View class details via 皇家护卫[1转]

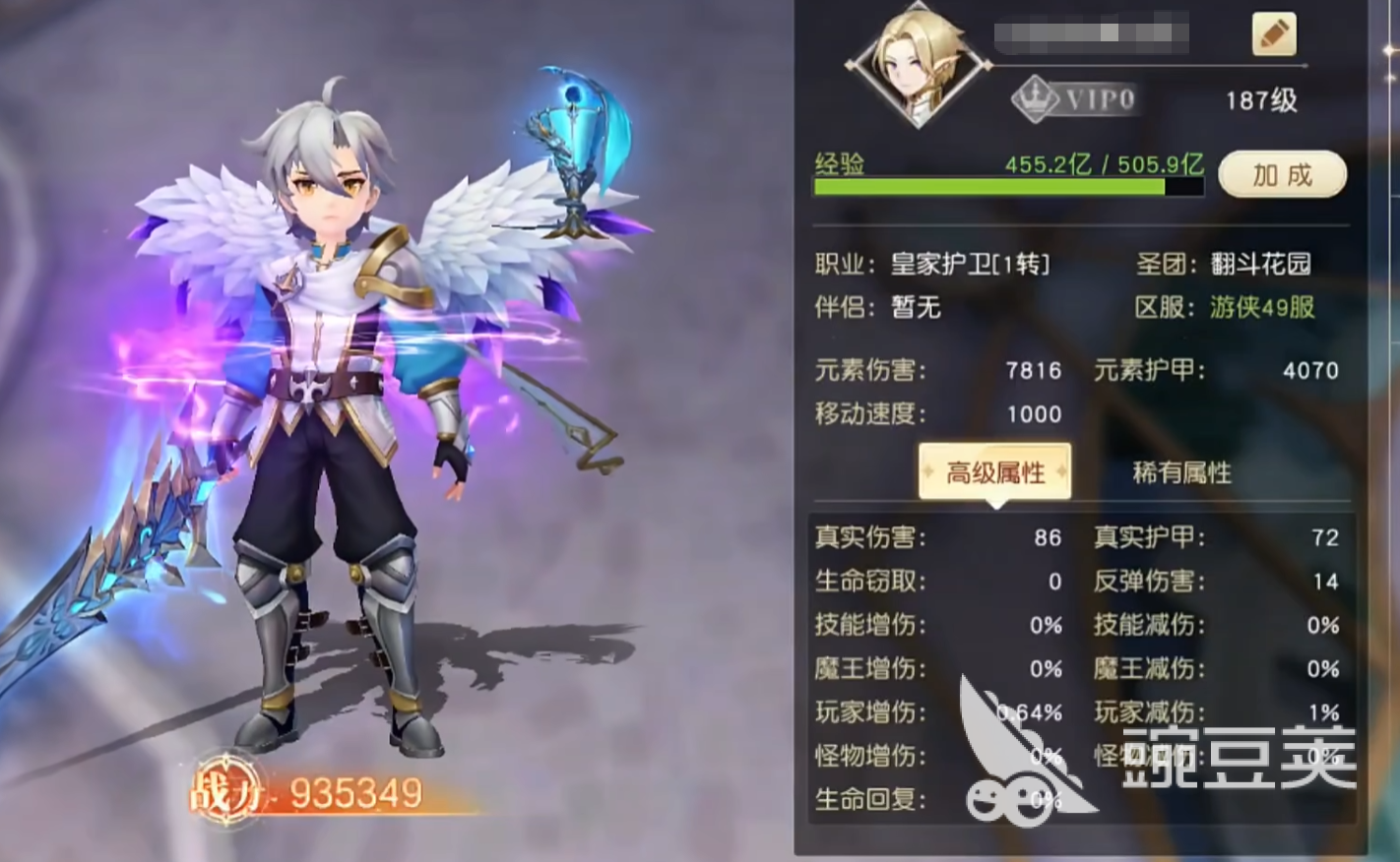point(975,264)
